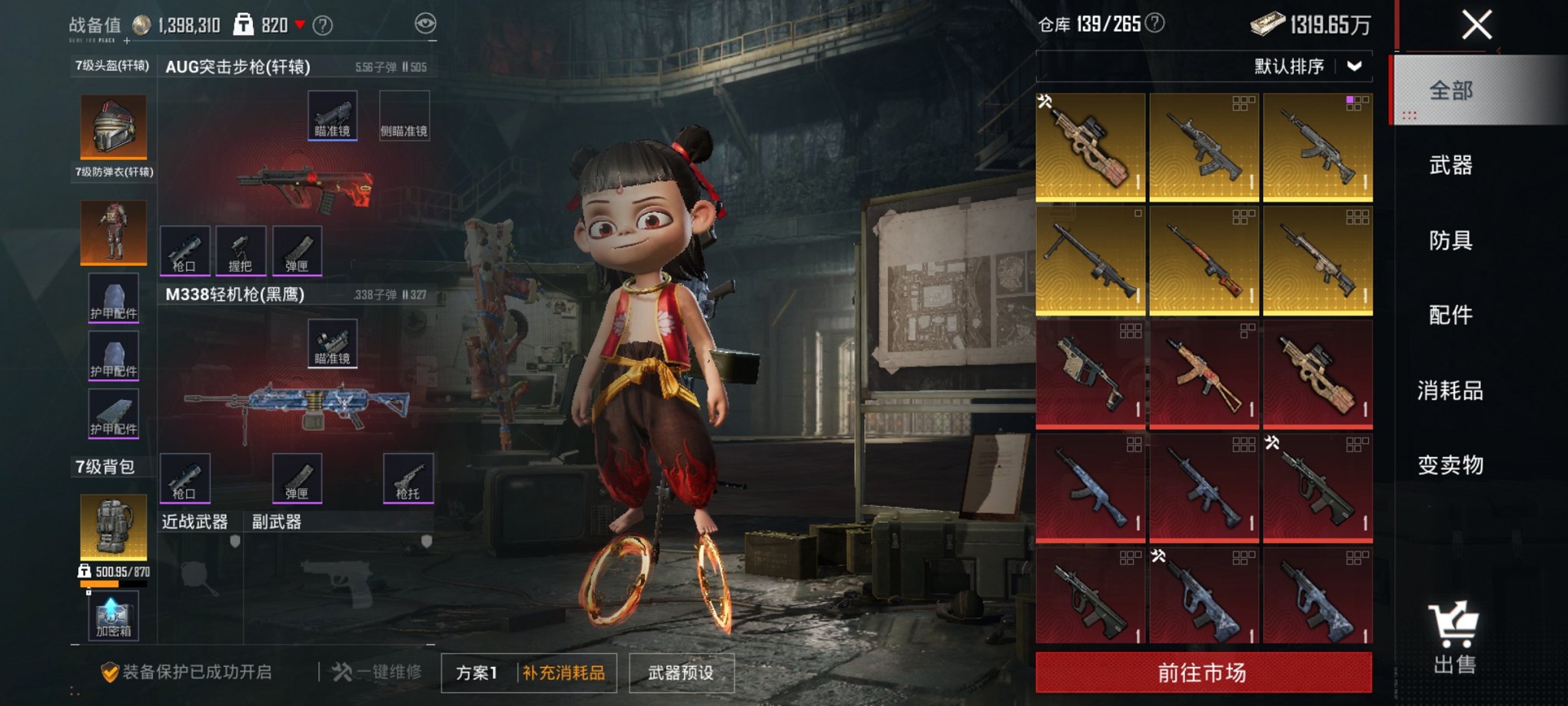
Task: Switch to the 全部 category tab
Action: pos(1450,91)
